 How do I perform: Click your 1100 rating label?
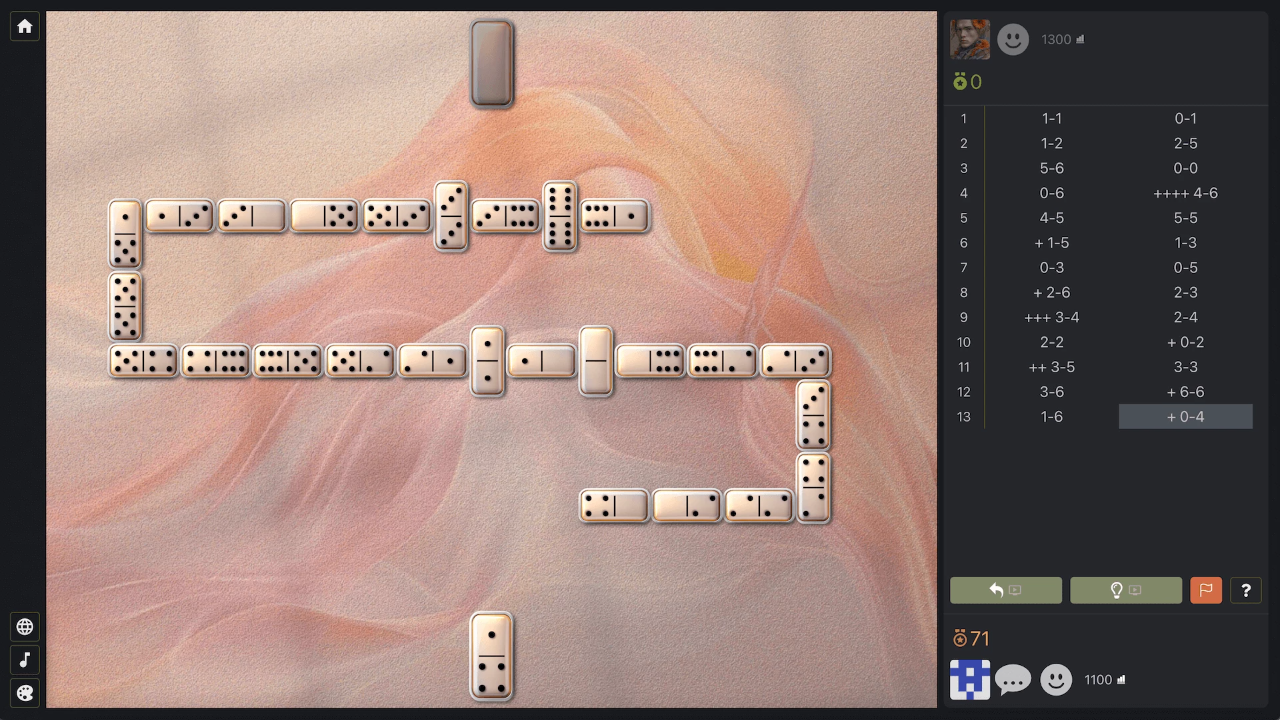pos(1097,679)
